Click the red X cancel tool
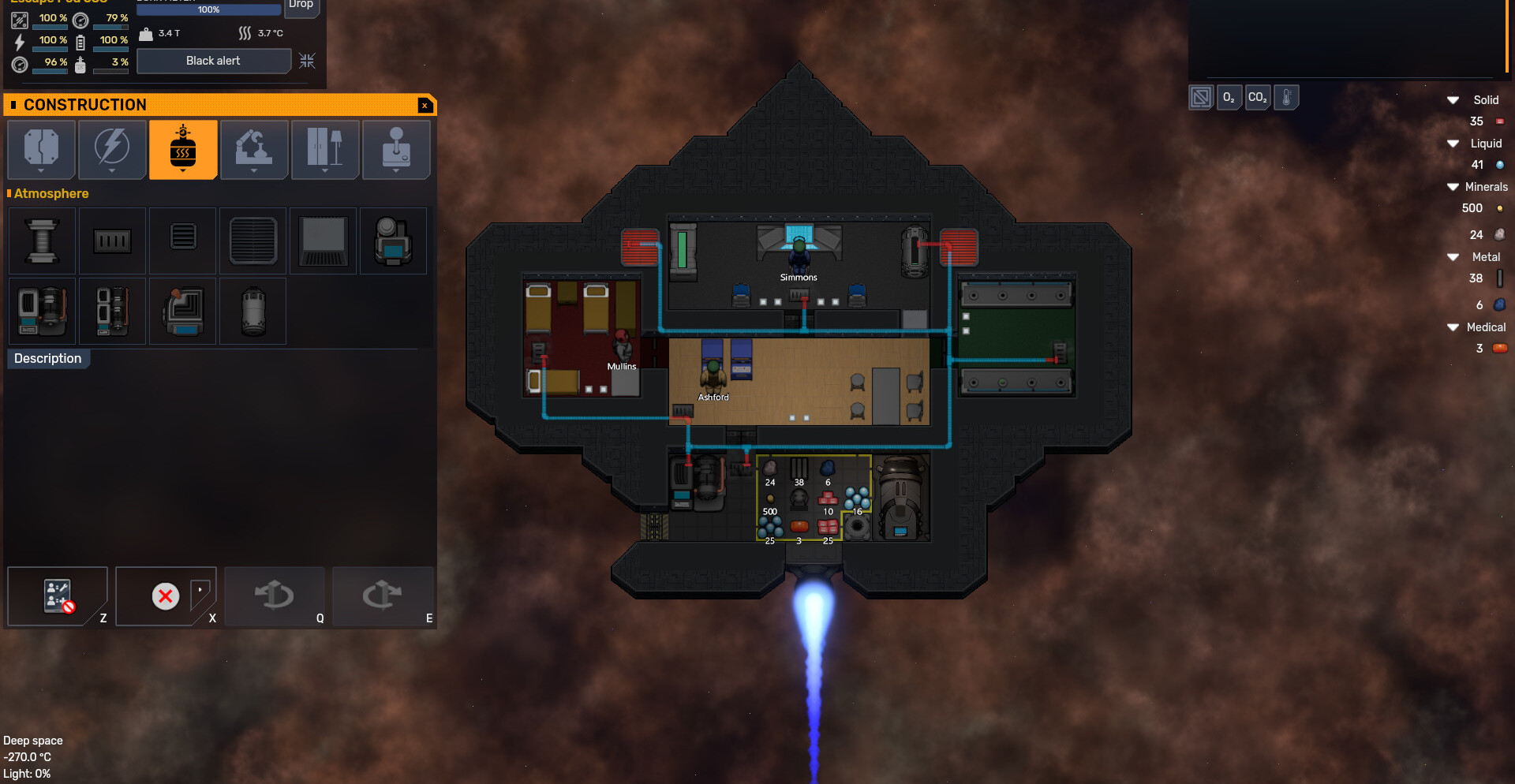 coord(166,596)
